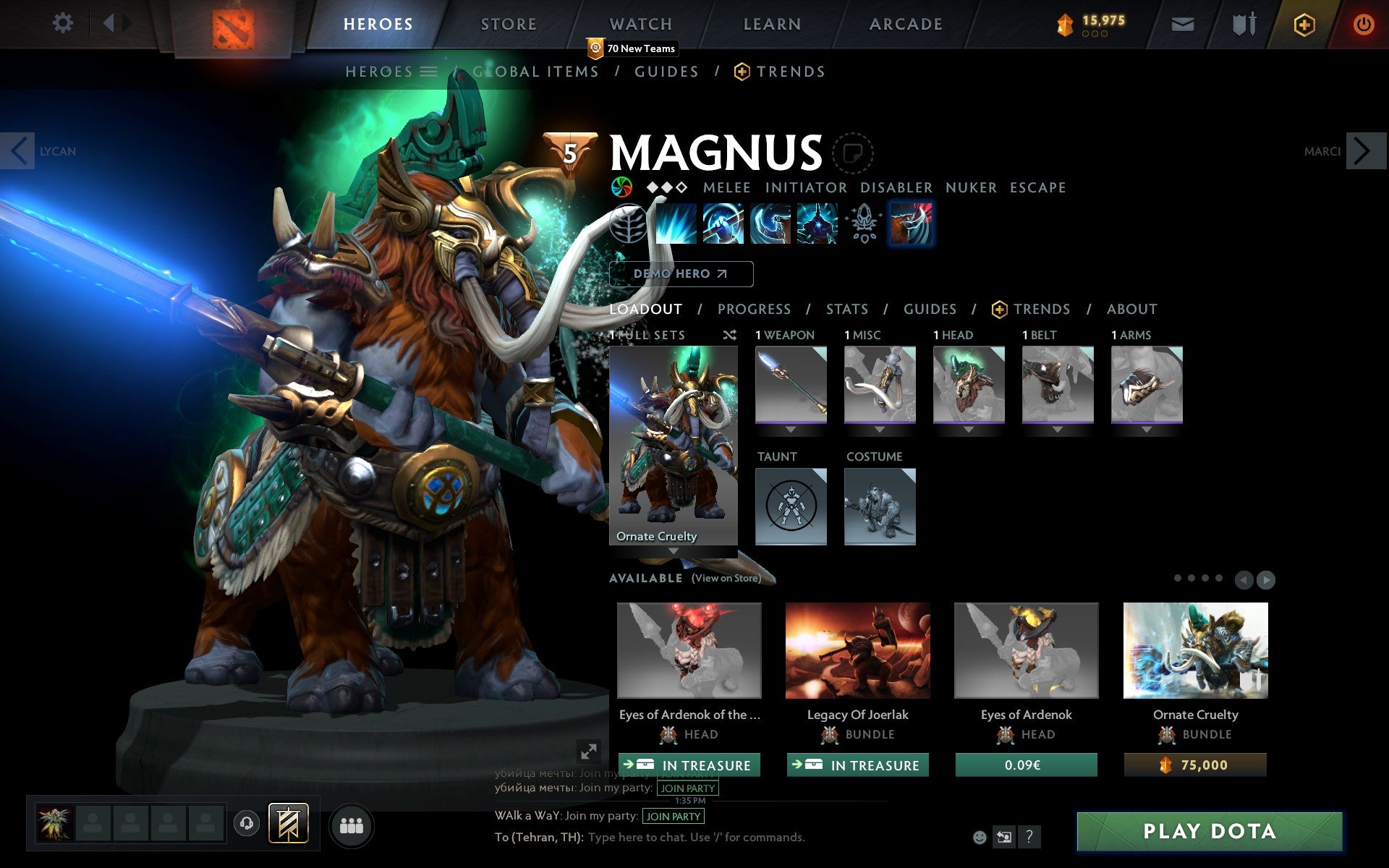
Task: Toggle the expand view arrows below hero model
Action: pos(587,752)
